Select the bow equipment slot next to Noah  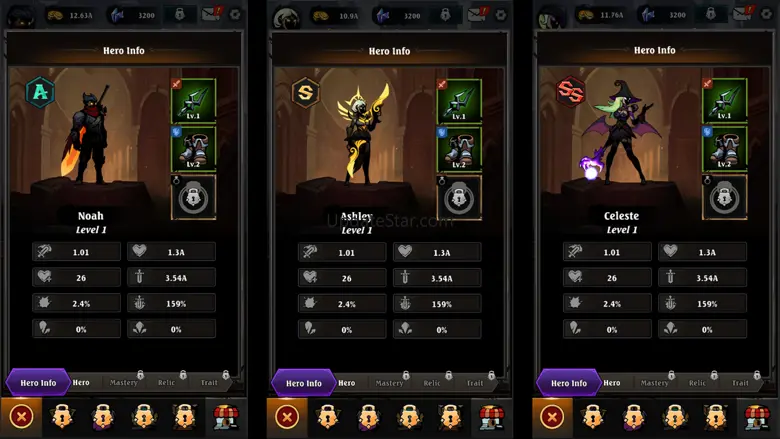[x=193, y=100]
